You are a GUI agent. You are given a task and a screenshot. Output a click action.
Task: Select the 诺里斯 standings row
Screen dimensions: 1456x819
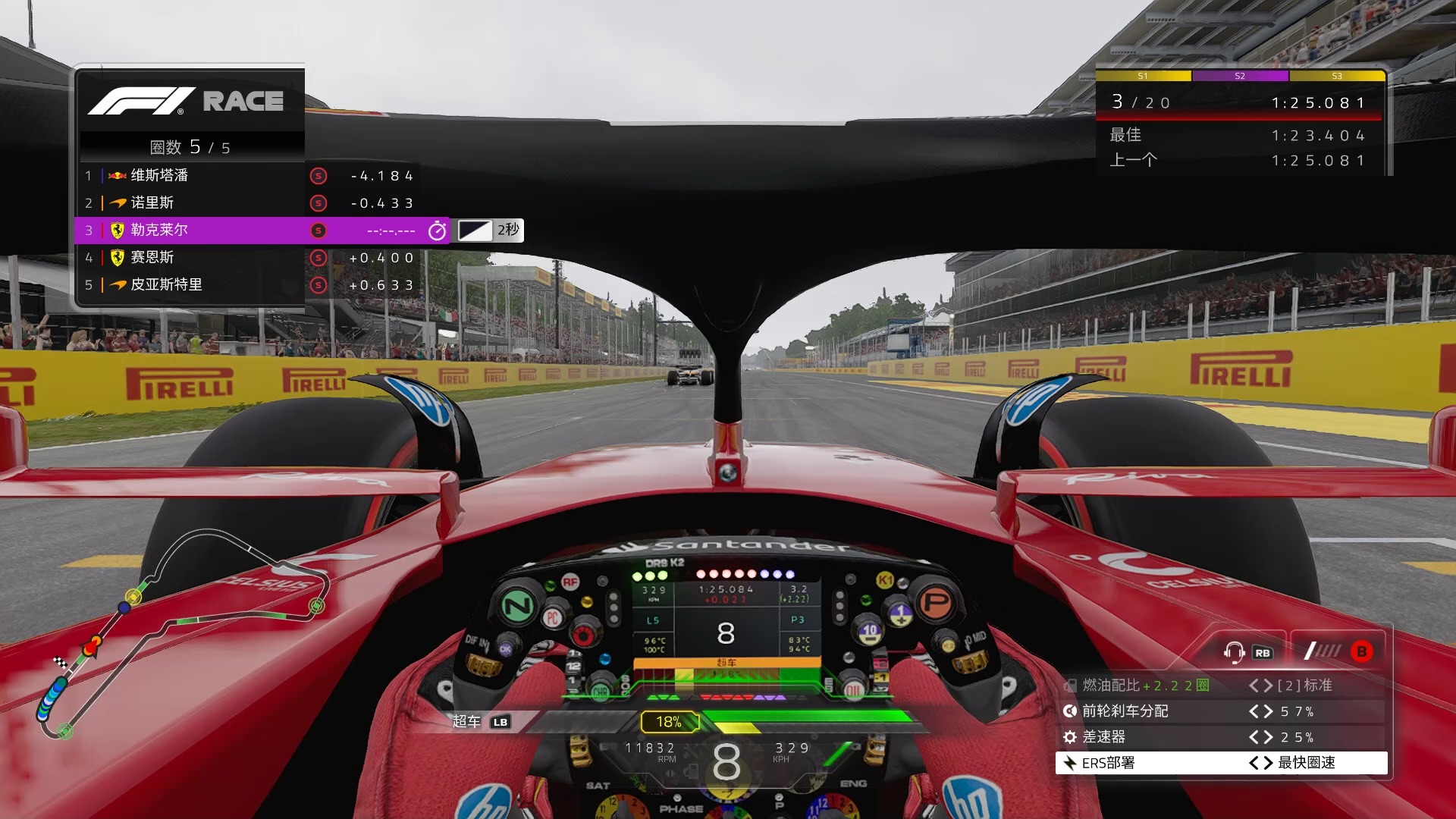(190, 203)
